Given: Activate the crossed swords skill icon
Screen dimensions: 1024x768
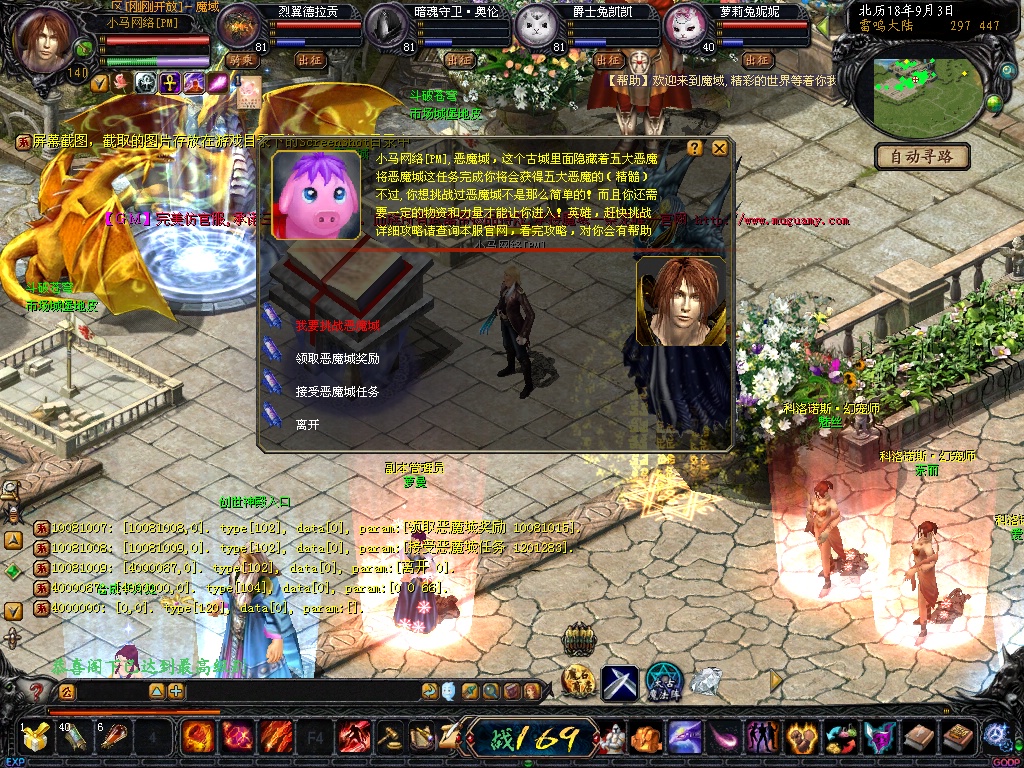Looking at the screenshot, I should (x=619, y=683).
